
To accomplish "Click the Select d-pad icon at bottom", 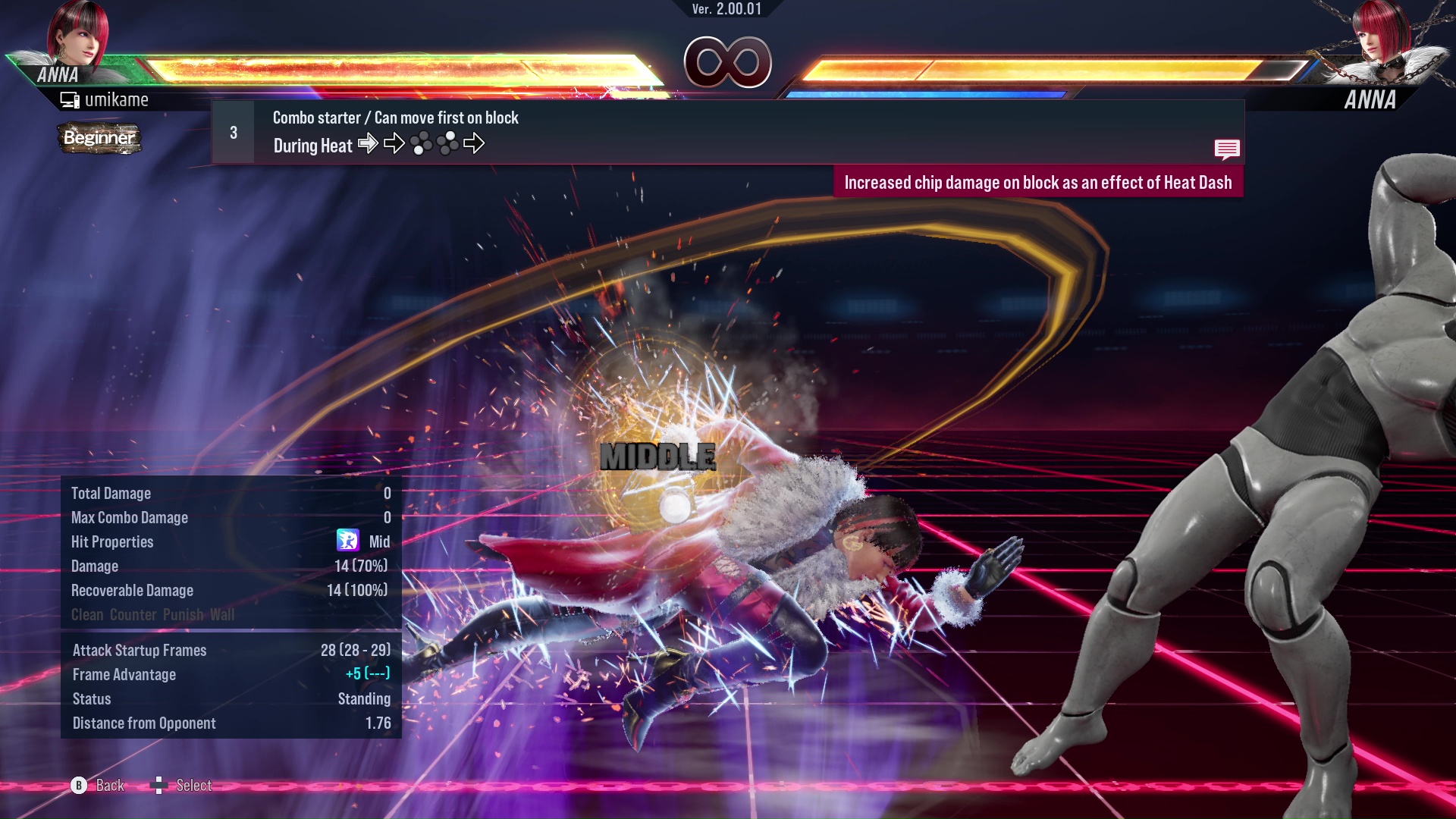I will pyautogui.click(x=160, y=785).
